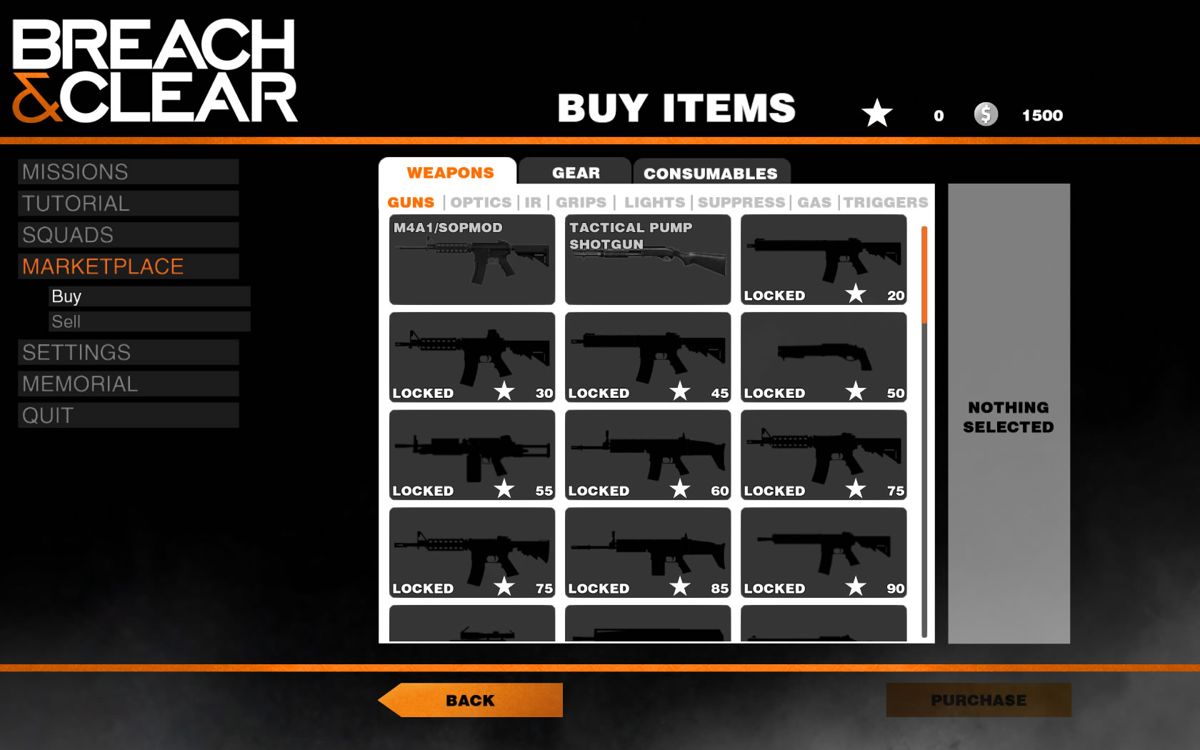Show the Triggers weapon category
The height and width of the screenshot is (750, 1200).
tap(885, 202)
